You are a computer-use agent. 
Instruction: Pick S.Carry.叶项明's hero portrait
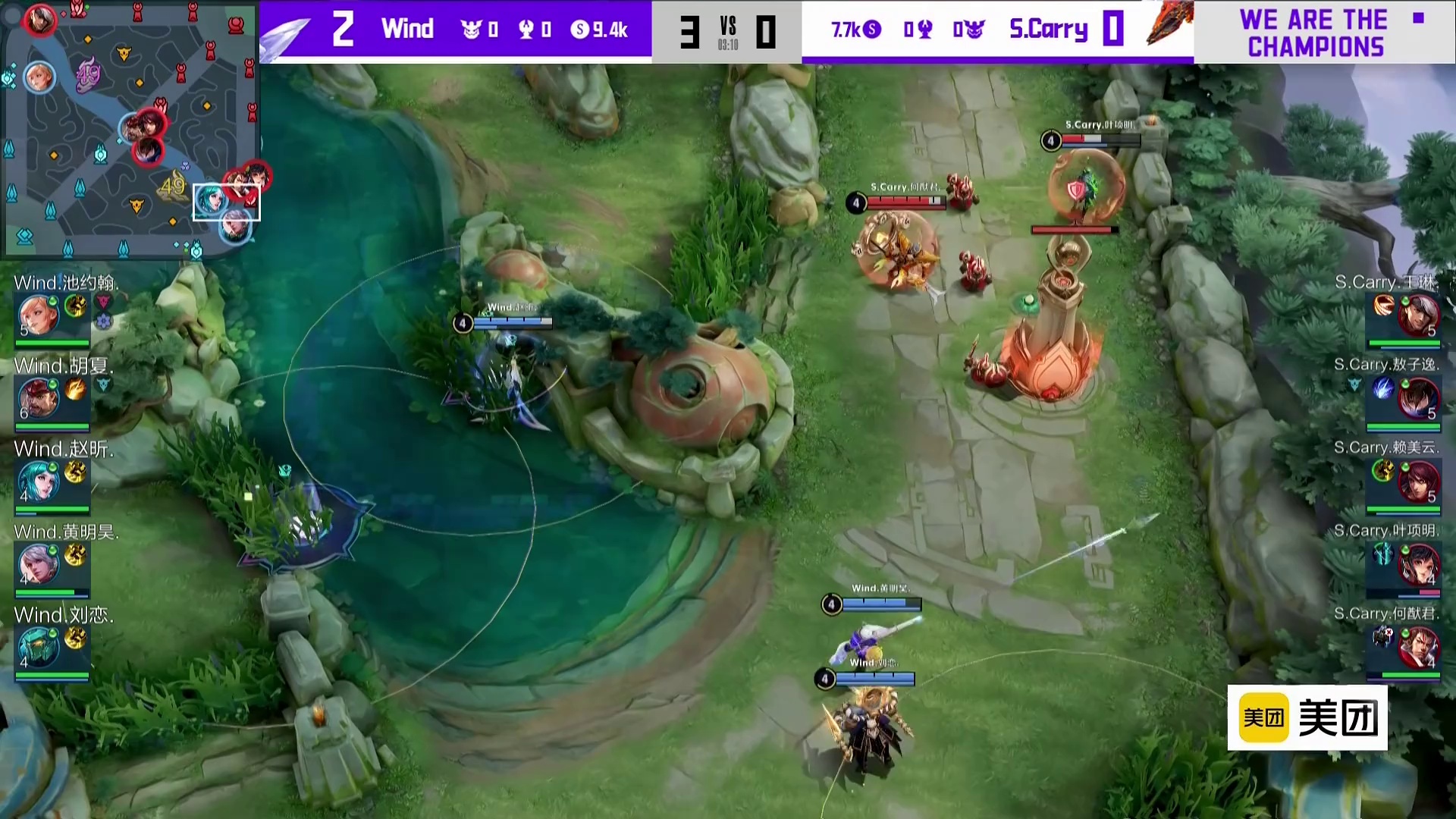tap(1417, 563)
